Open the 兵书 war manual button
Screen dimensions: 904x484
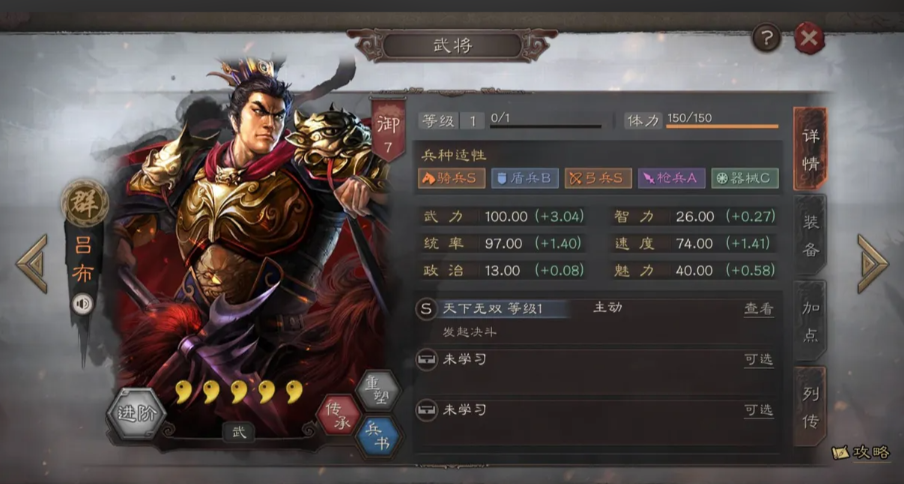(x=377, y=436)
